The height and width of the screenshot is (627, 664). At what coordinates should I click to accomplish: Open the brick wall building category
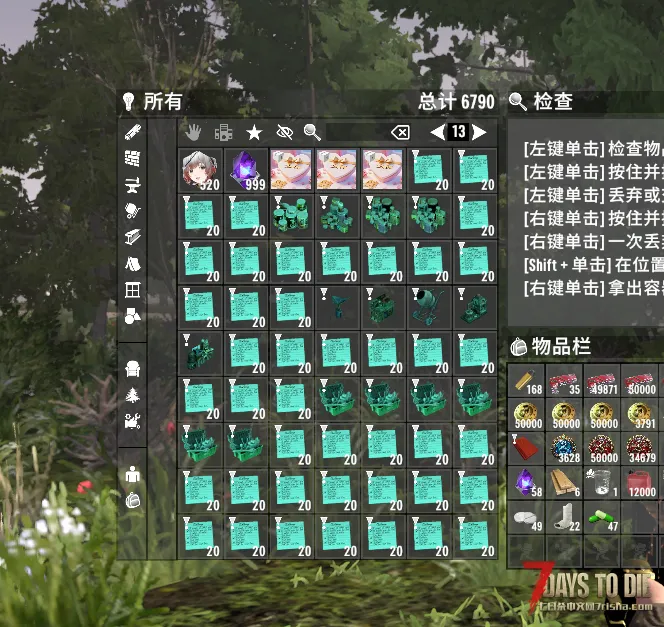pos(132,158)
